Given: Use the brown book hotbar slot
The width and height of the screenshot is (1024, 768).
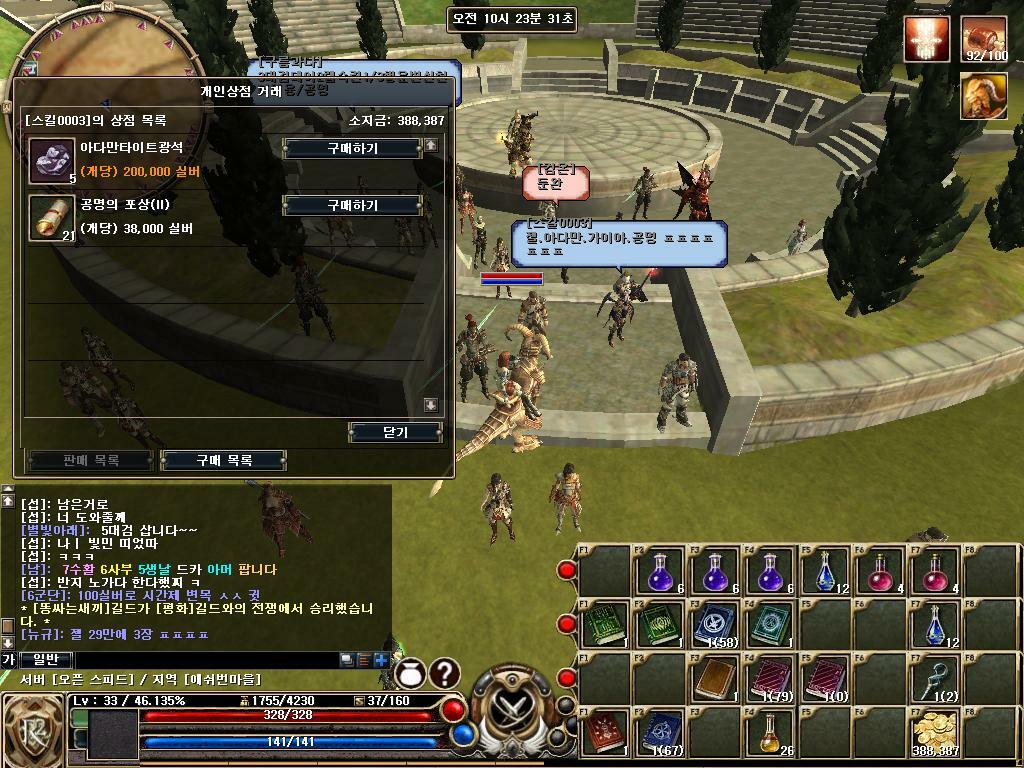Looking at the screenshot, I should click(713, 680).
